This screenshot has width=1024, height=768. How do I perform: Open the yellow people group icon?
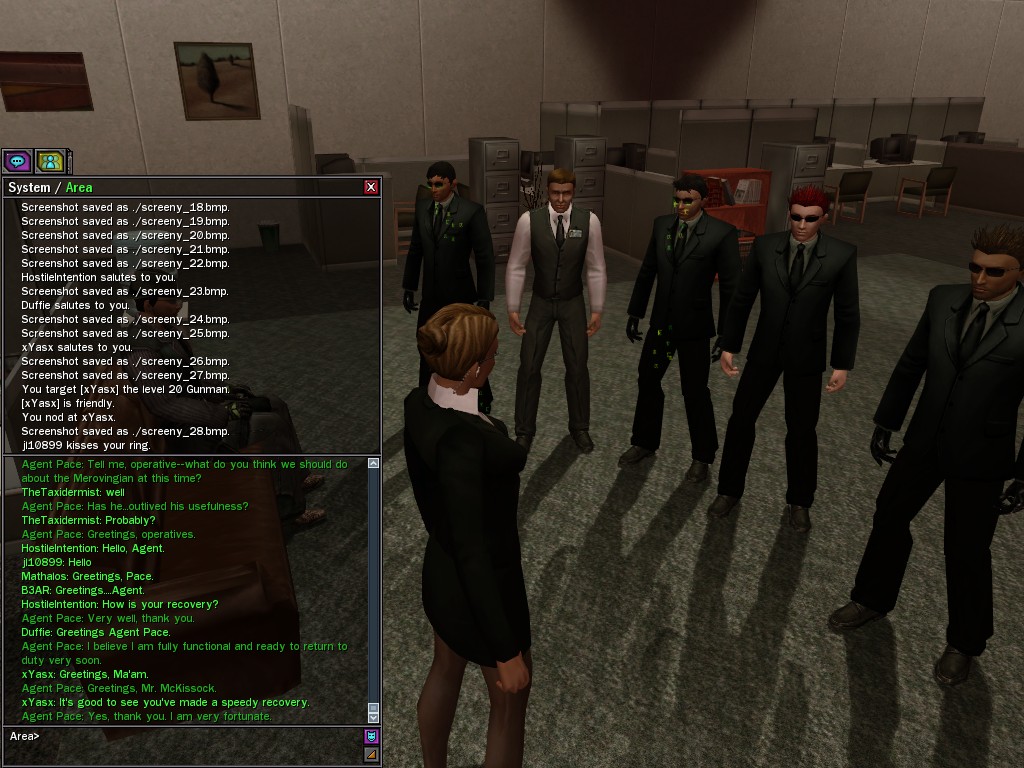tap(50, 161)
